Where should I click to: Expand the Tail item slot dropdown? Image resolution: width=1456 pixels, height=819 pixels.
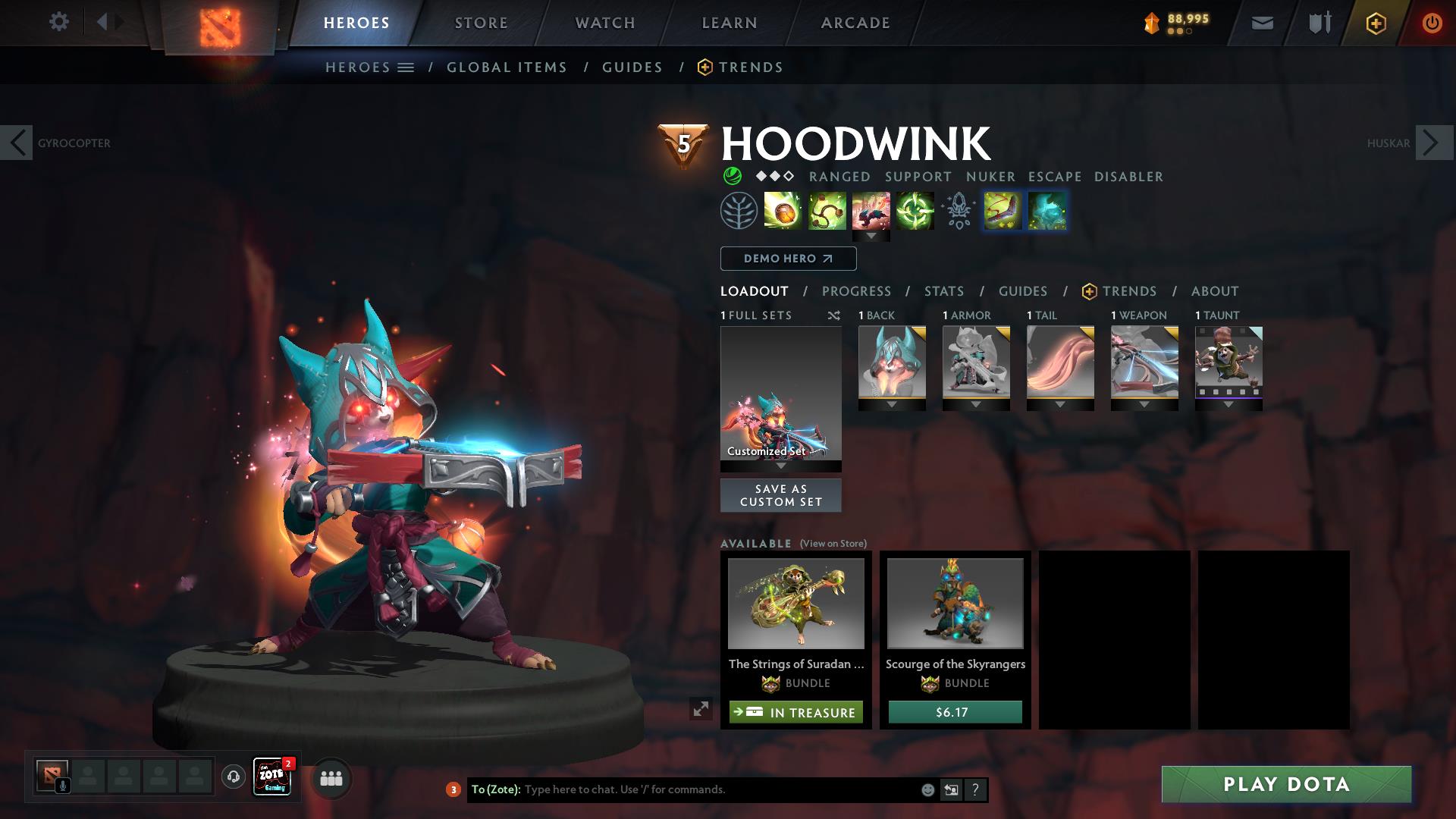pos(1060,404)
